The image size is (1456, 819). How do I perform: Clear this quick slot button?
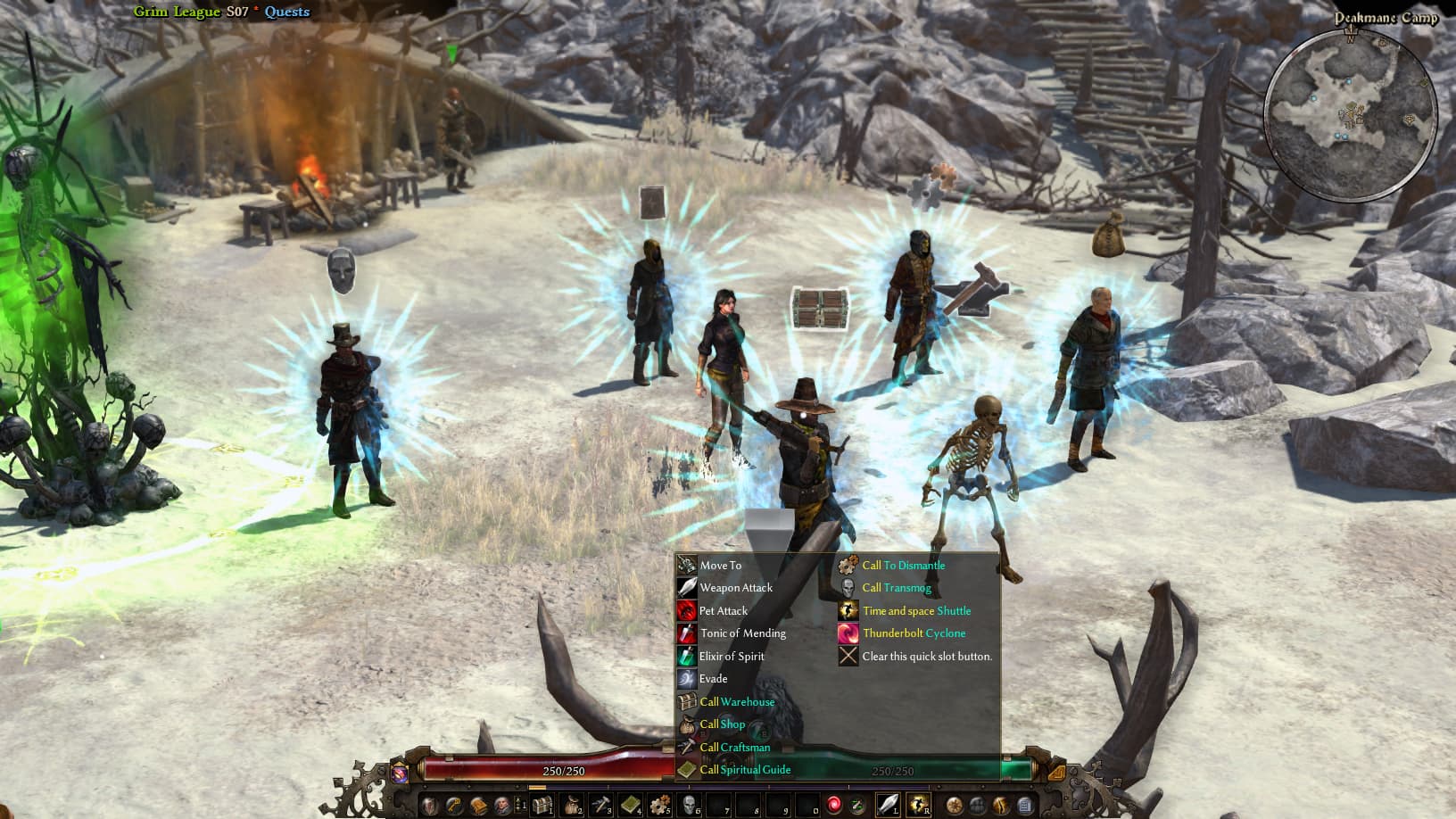coord(926,657)
